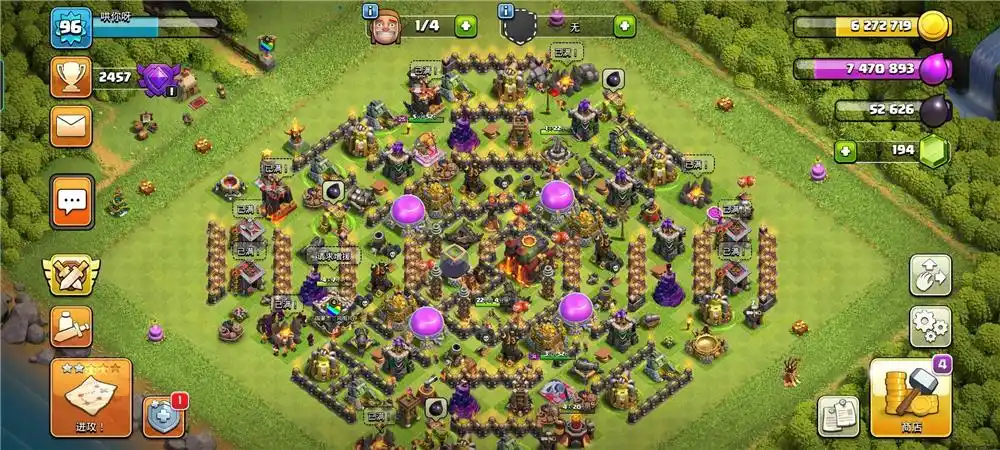Show builder info via the i icon
This screenshot has width=1000, height=450.
pos(373,11)
